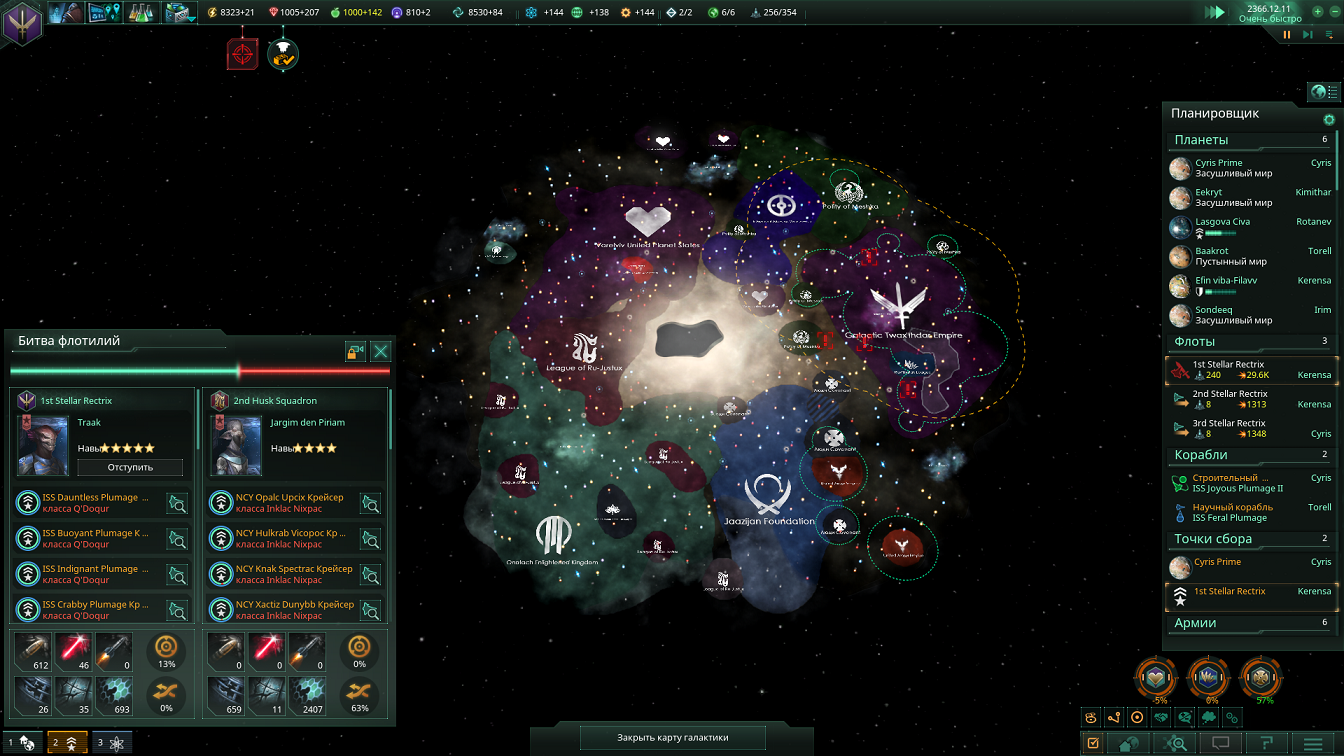The image size is (1344, 756).
Task: Close the fleet battle panel
Action: tap(380, 351)
